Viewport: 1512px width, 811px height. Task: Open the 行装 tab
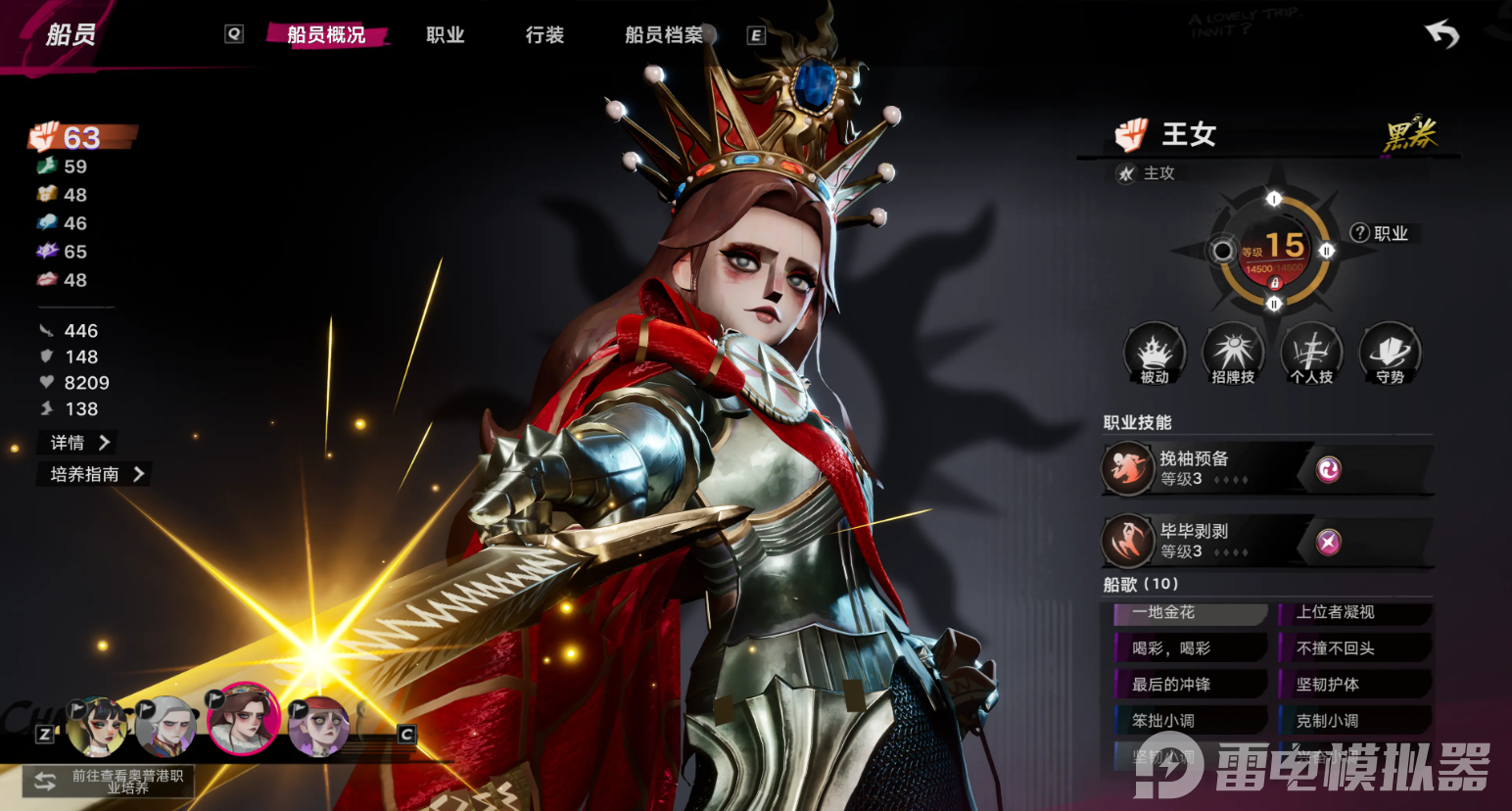pyautogui.click(x=544, y=35)
